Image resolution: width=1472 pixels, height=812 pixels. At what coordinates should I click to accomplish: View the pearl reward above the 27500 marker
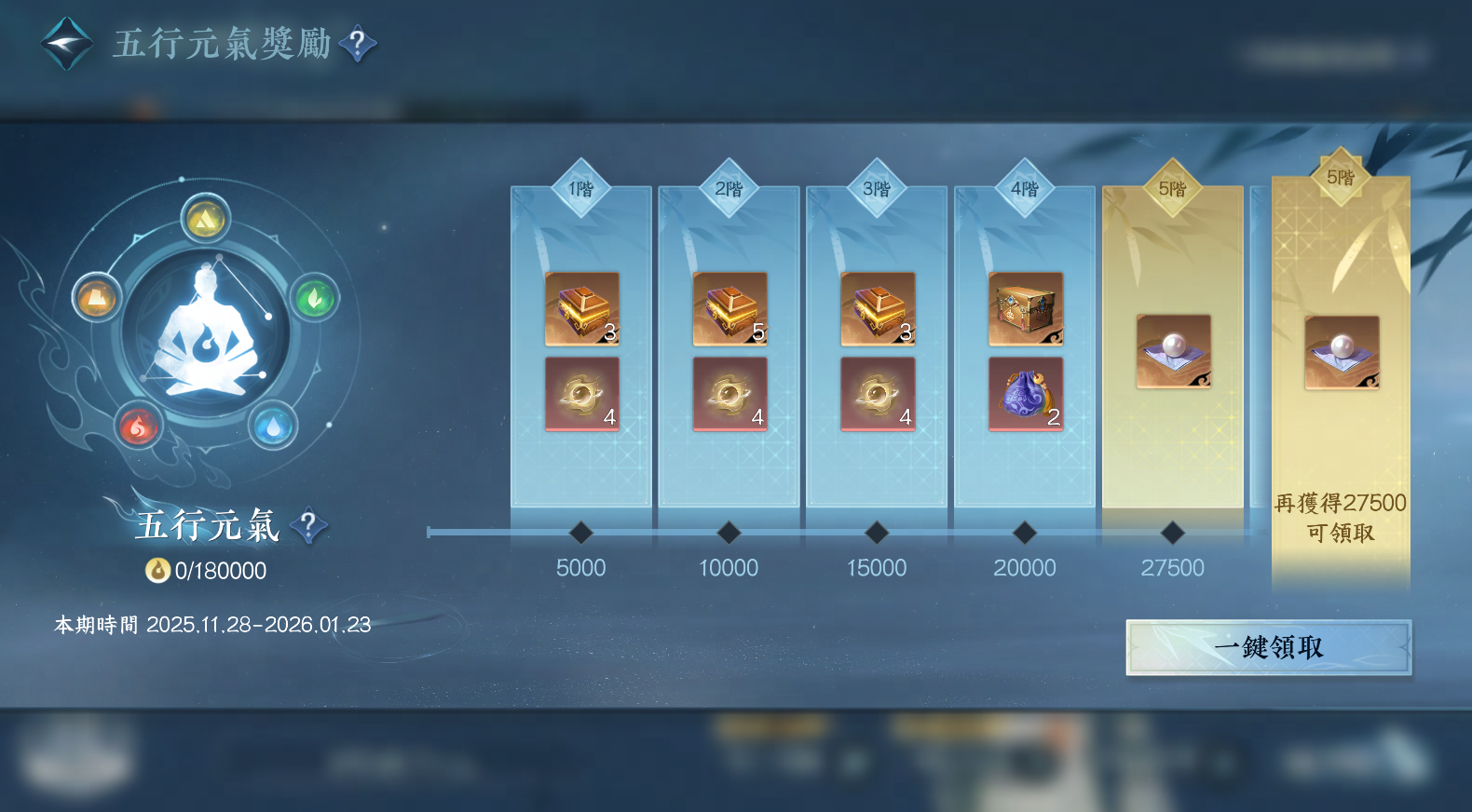point(1173,351)
